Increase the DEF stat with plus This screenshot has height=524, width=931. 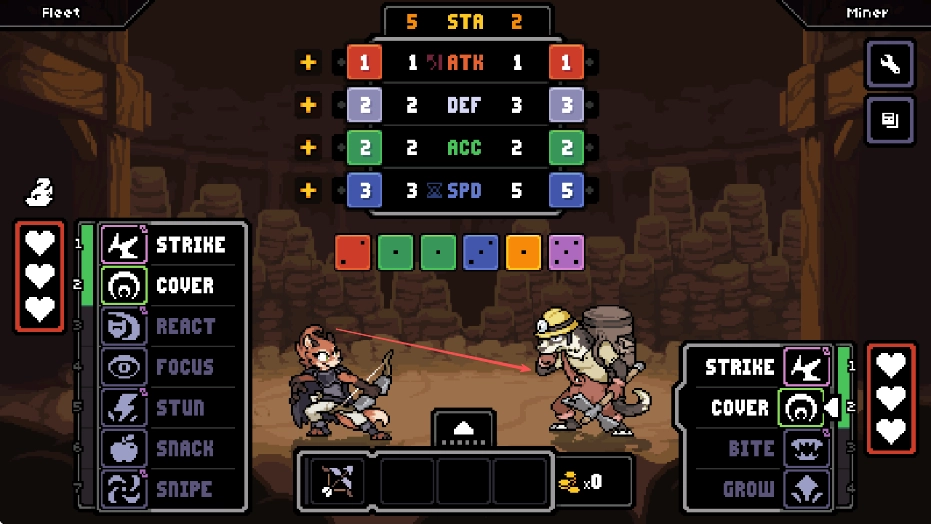(308, 105)
